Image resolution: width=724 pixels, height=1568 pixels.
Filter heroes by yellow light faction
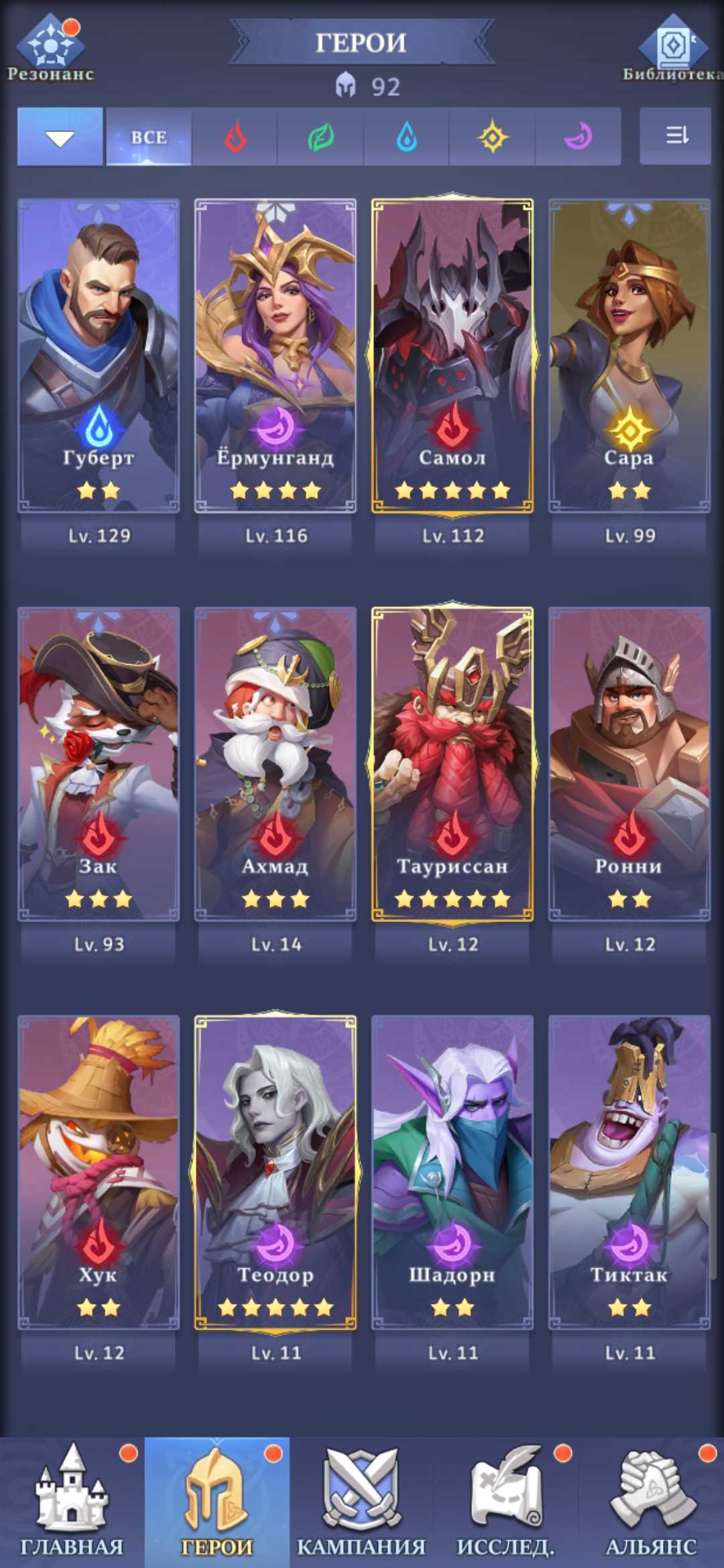coord(492,137)
